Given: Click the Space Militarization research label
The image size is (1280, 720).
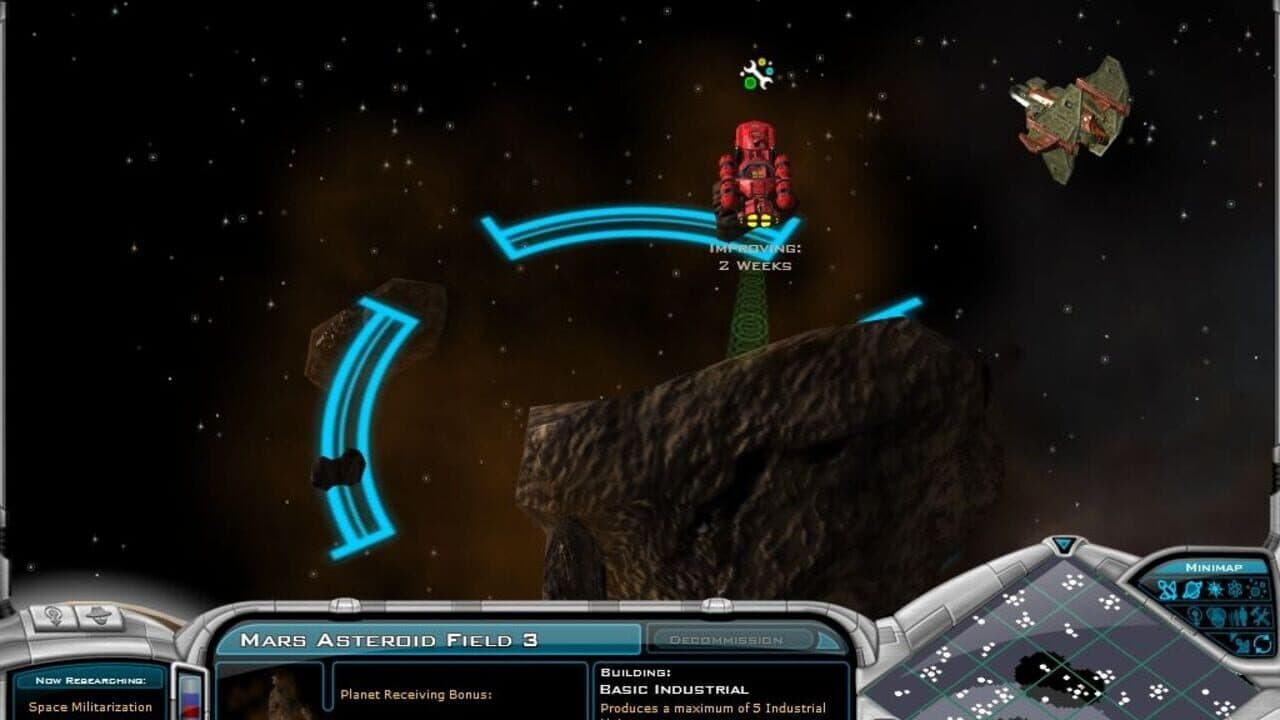Looking at the screenshot, I should [90, 706].
